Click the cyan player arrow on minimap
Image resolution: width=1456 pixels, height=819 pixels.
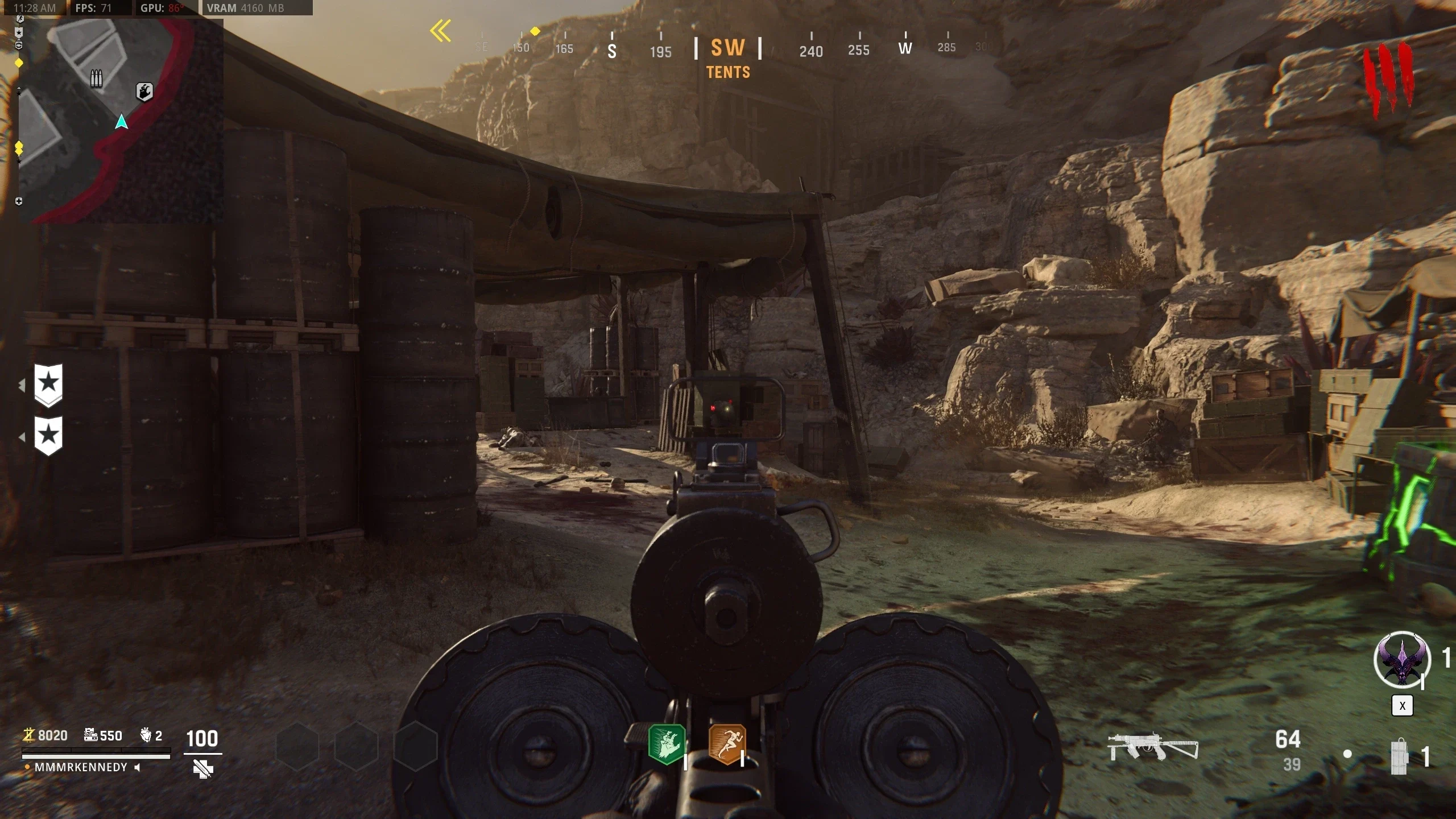(x=121, y=122)
